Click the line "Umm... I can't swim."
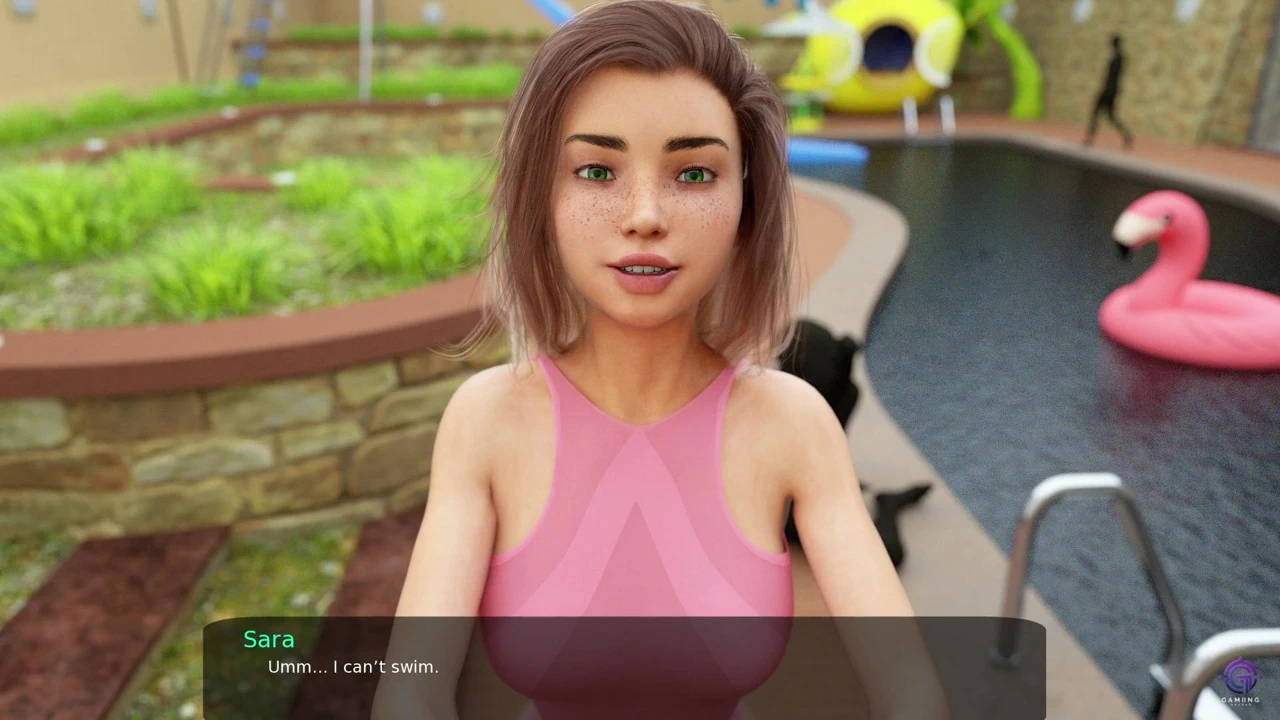1280x720 pixels. click(352, 667)
